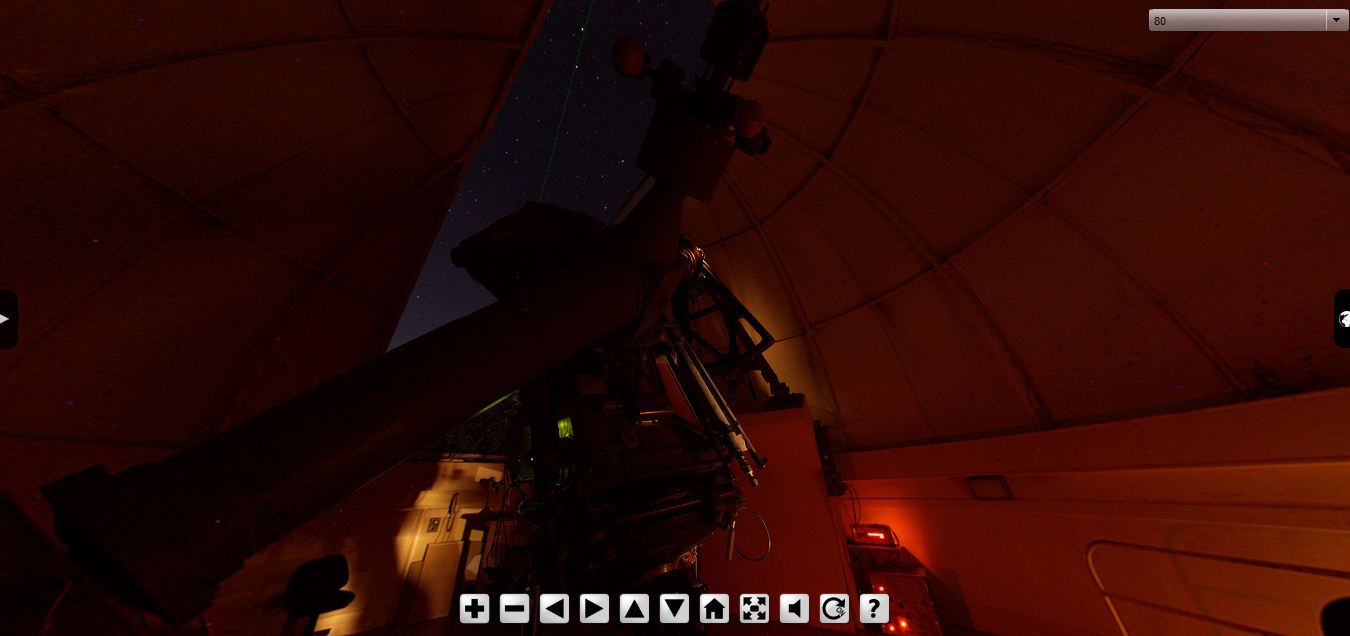The width and height of the screenshot is (1350, 636).
Task: Open the globe tab on the right edge
Action: [1343, 319]
